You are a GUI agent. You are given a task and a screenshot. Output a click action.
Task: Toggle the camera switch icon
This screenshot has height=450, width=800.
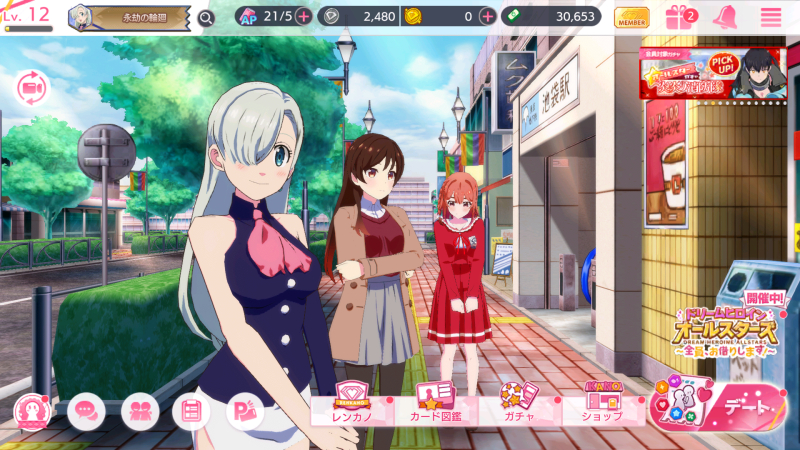(x=32, y=87)
